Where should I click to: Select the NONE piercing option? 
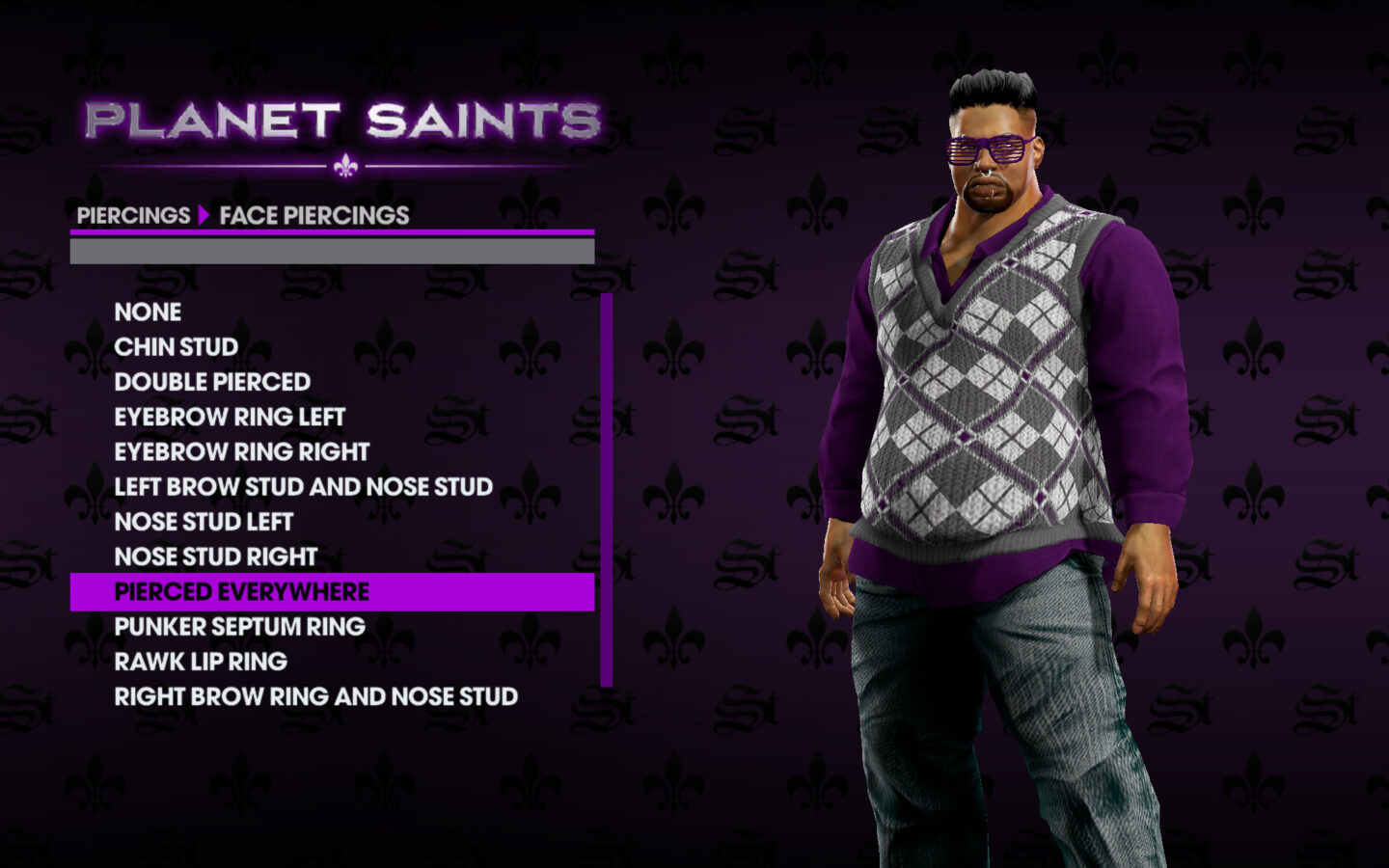click(x=147, y=312)
